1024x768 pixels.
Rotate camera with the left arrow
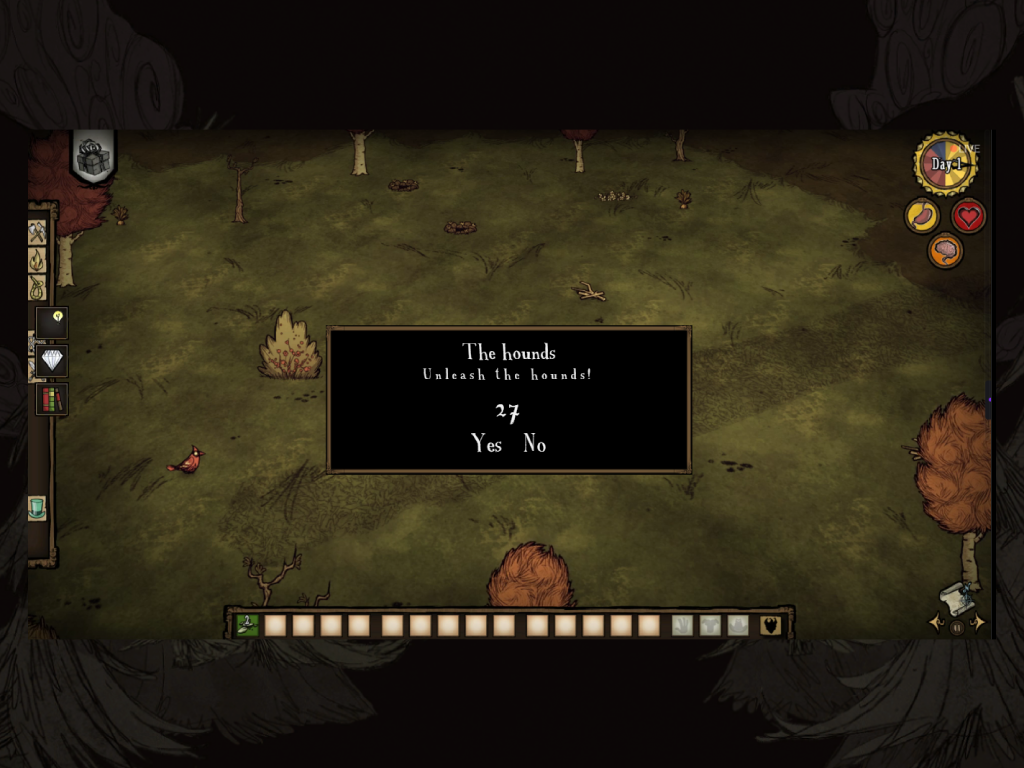click(x=936, y=623)
